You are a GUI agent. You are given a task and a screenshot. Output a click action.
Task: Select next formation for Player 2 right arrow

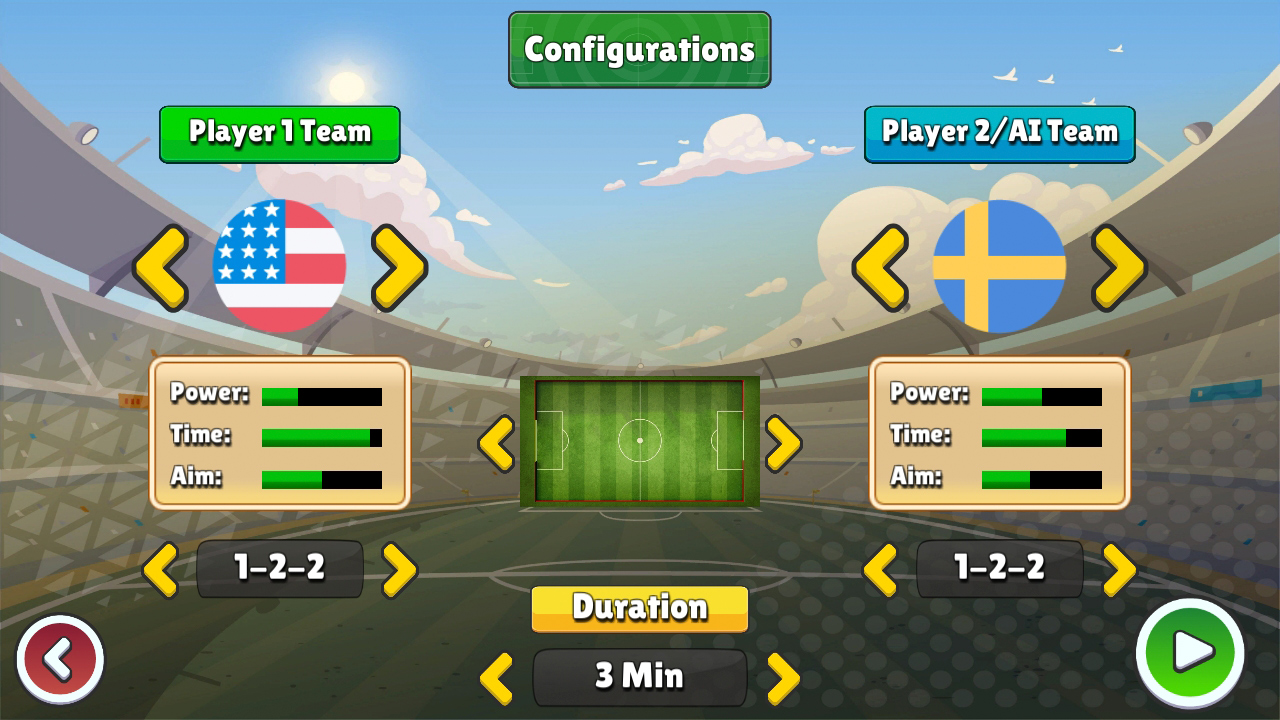(1118, 568)
